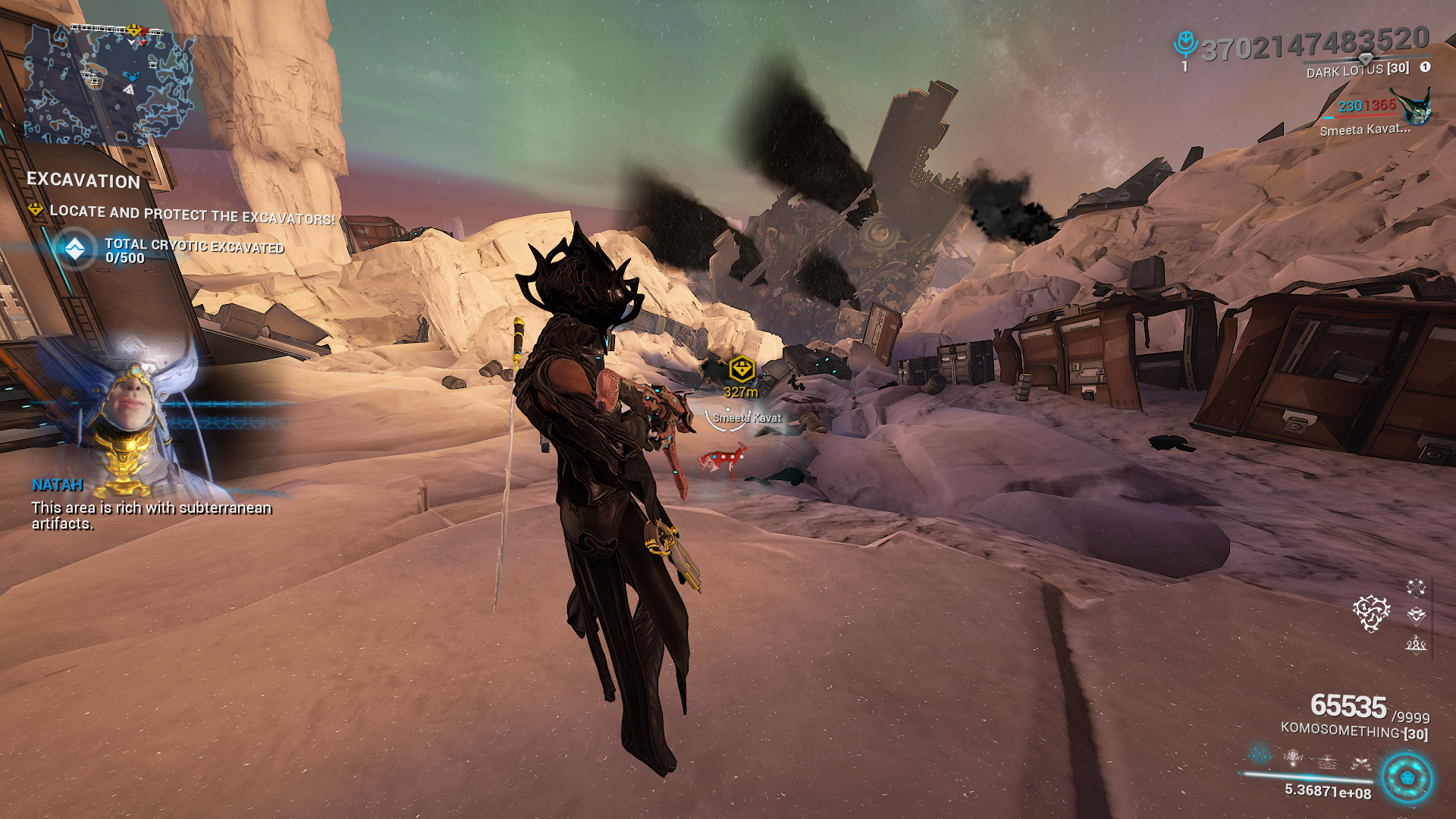Click the Excavation objective tracker text

(x=83, y=180)
